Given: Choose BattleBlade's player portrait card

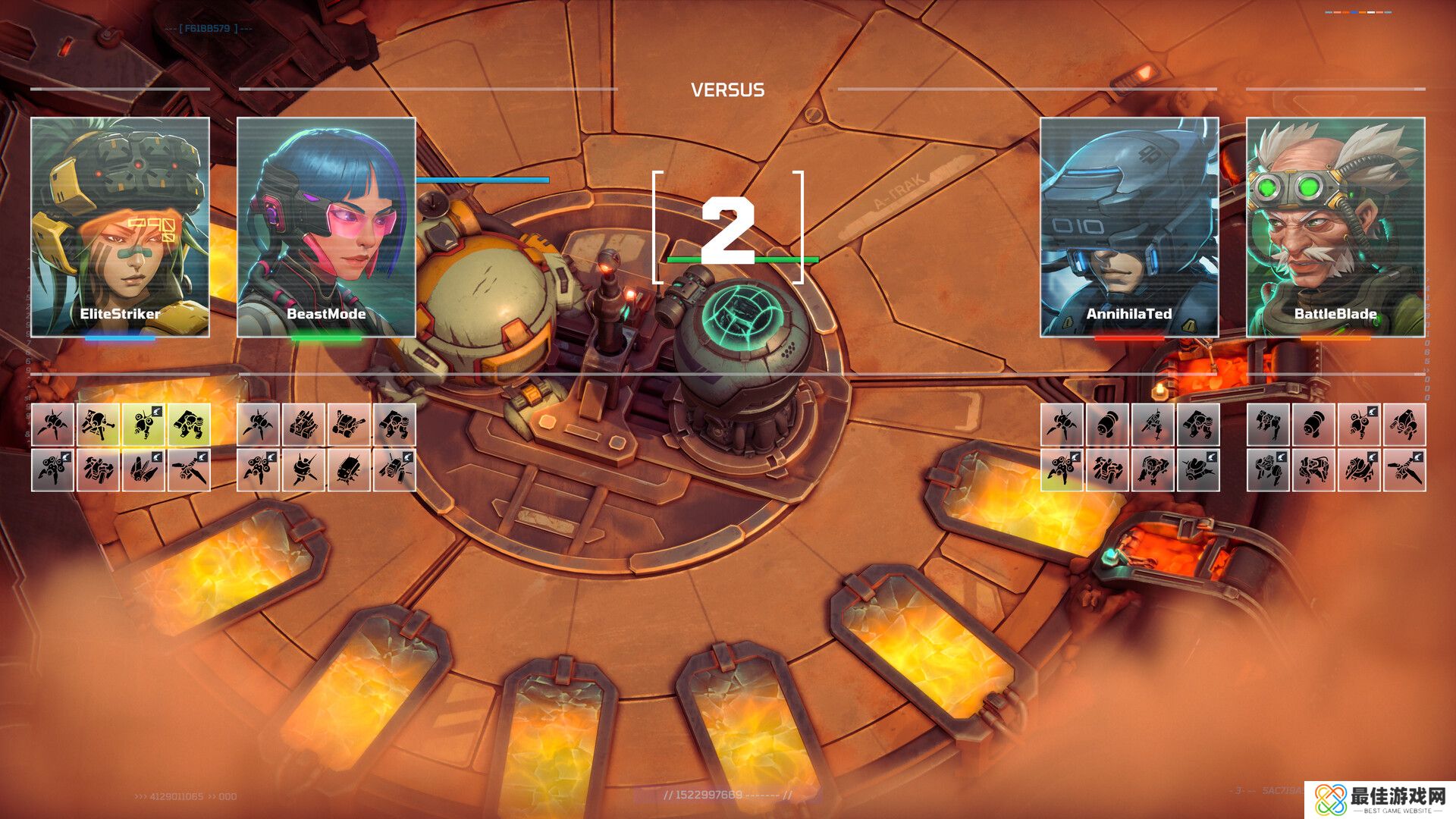Looking at the screenshot, I should pyautogui.click(x=1335, y=227).
